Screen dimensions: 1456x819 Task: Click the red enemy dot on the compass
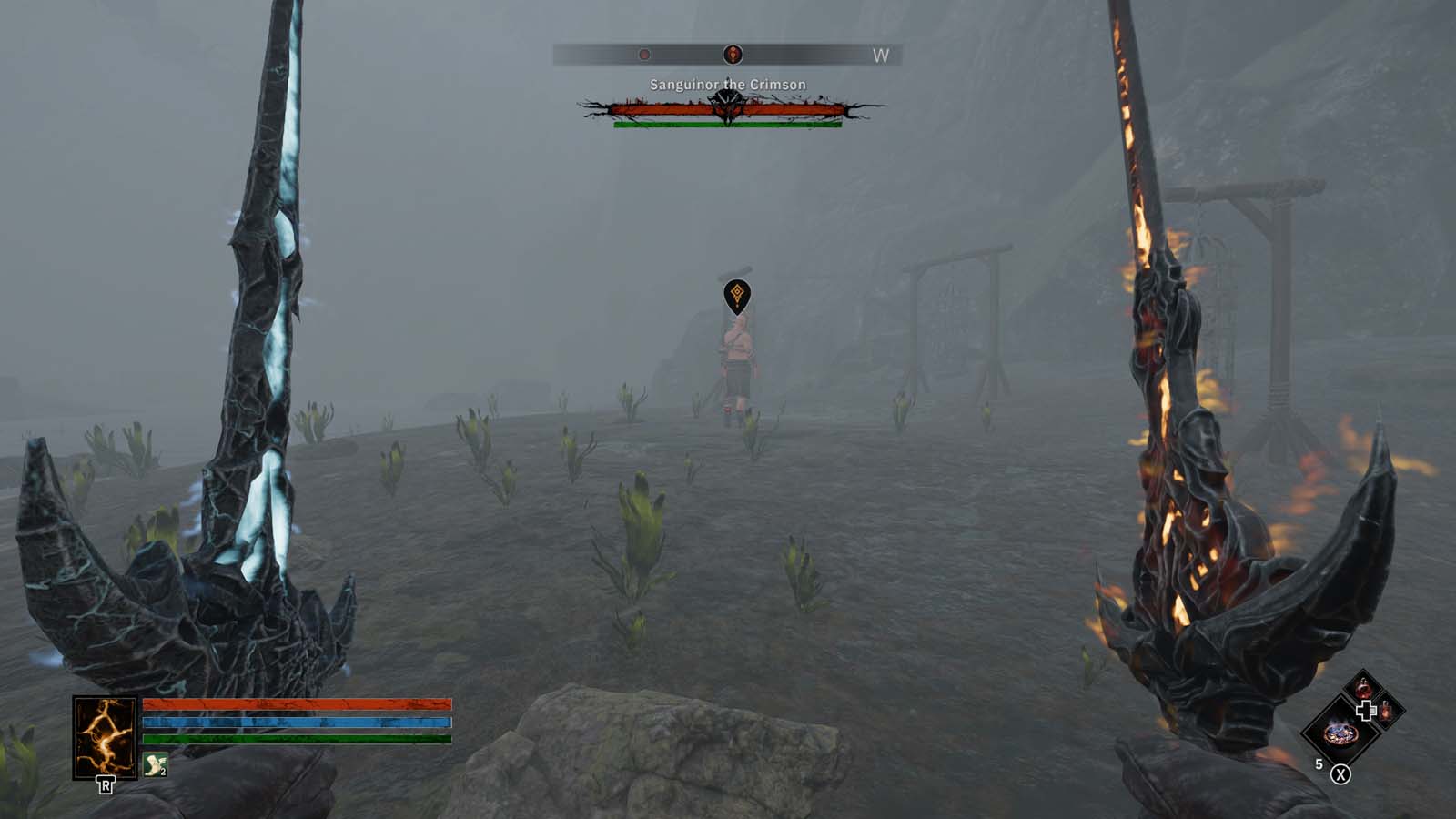[x=644, y=53]
